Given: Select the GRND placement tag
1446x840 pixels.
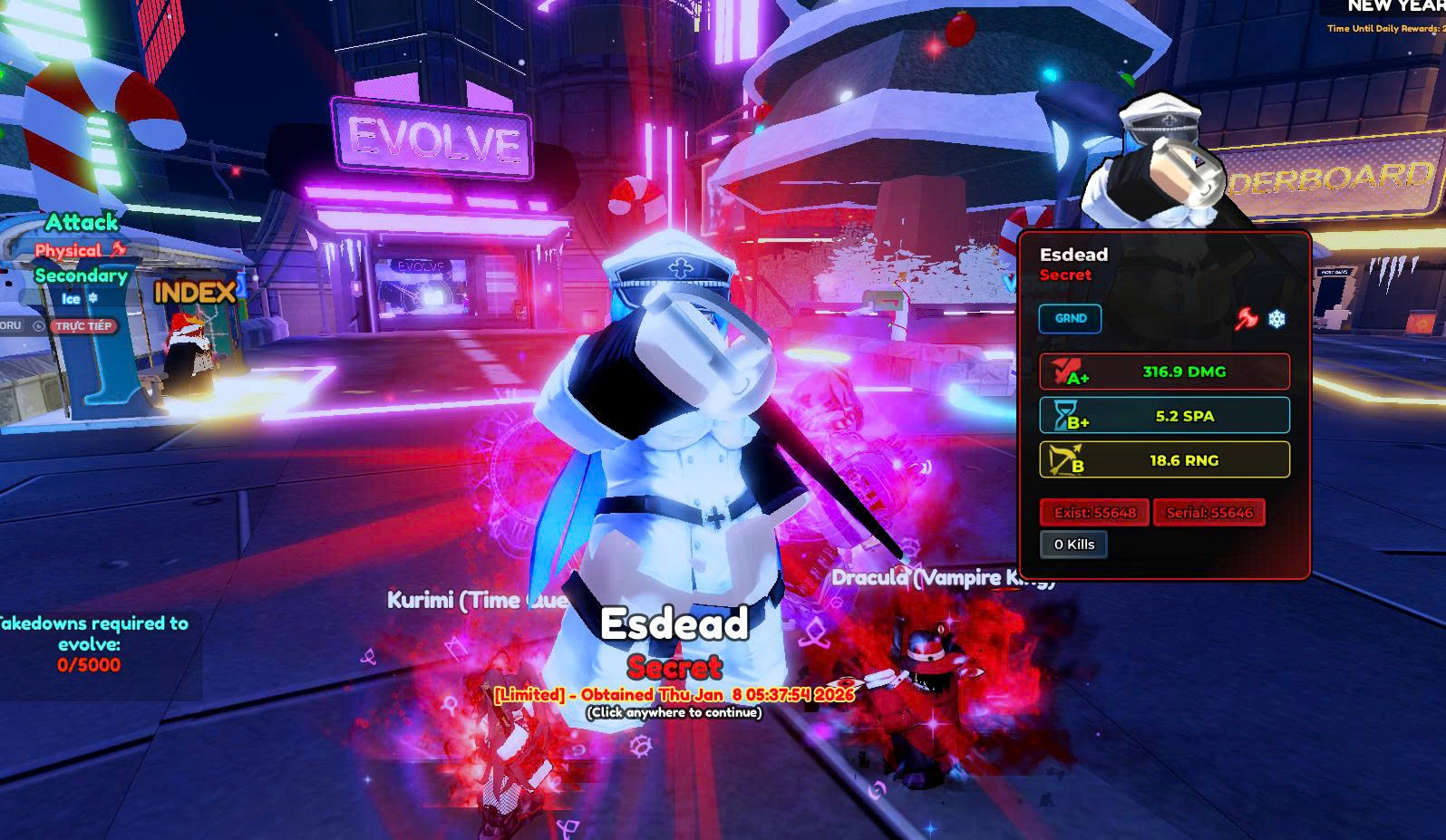Looking at the screenshot, I should tap(1070, 319).
